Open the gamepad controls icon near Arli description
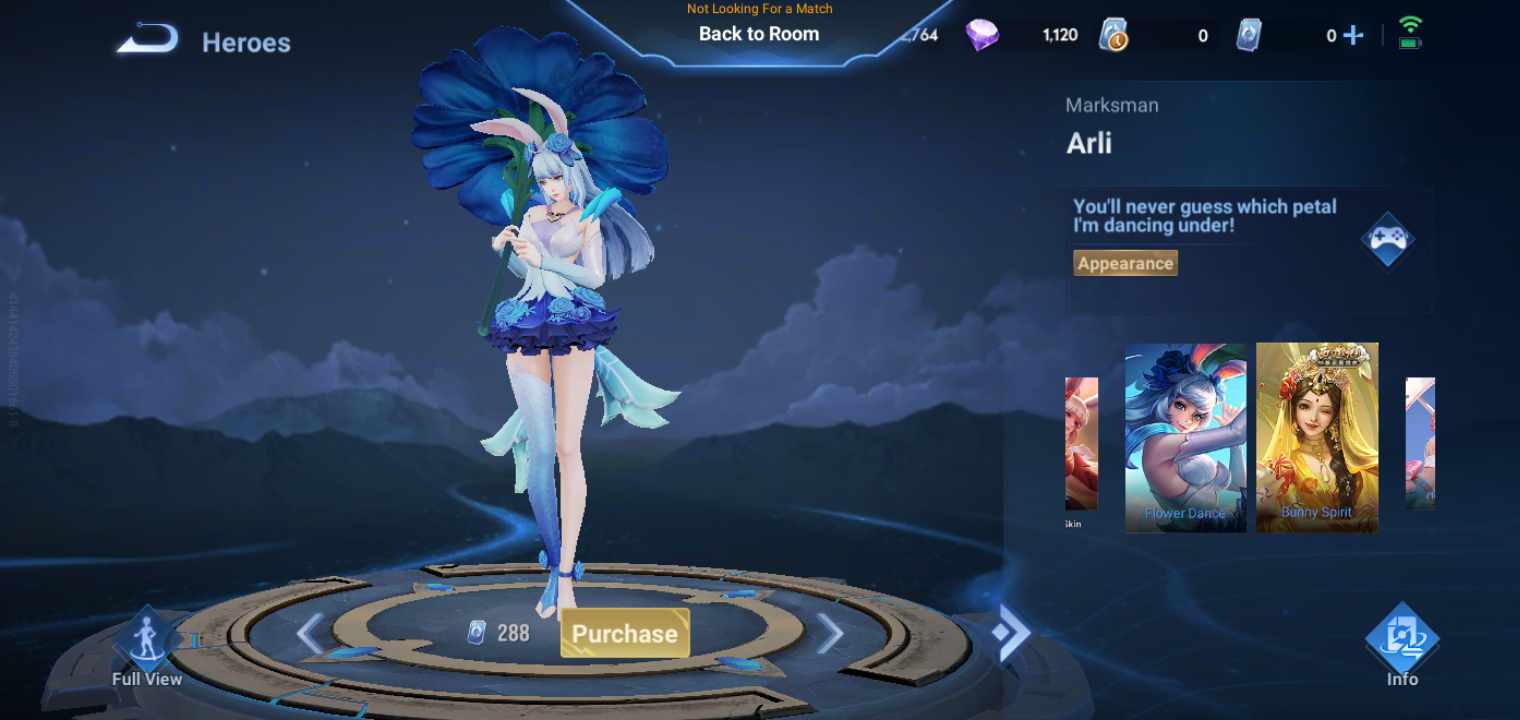The image size is (1520, 720). (1388, 240)
